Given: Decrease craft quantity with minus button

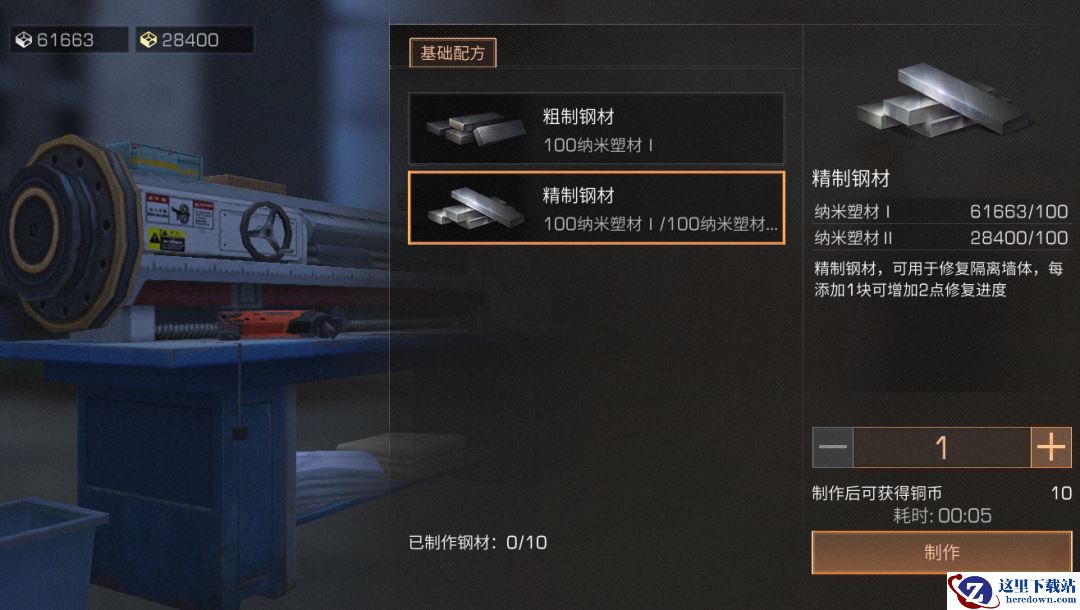Looking at the screenshot, I should (832, 448).
